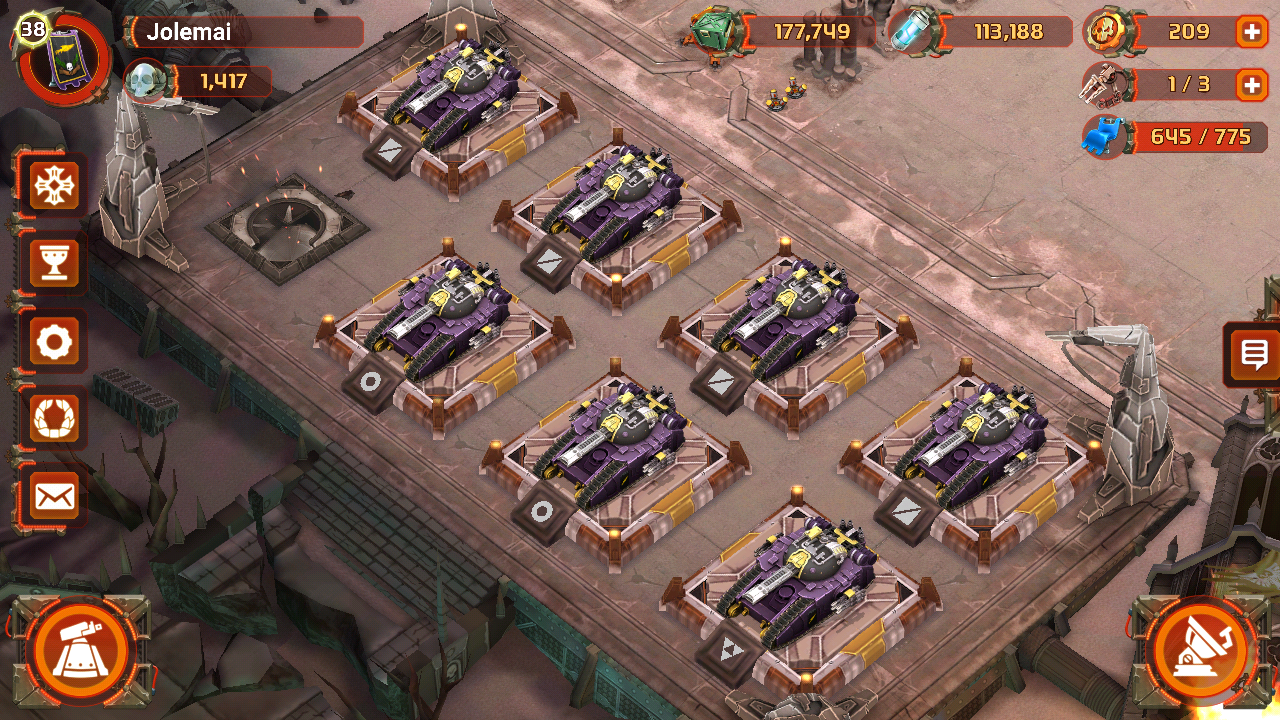Open the chat speech bubble
This screenshot has width=1280, height=720.
point(1254,354)
